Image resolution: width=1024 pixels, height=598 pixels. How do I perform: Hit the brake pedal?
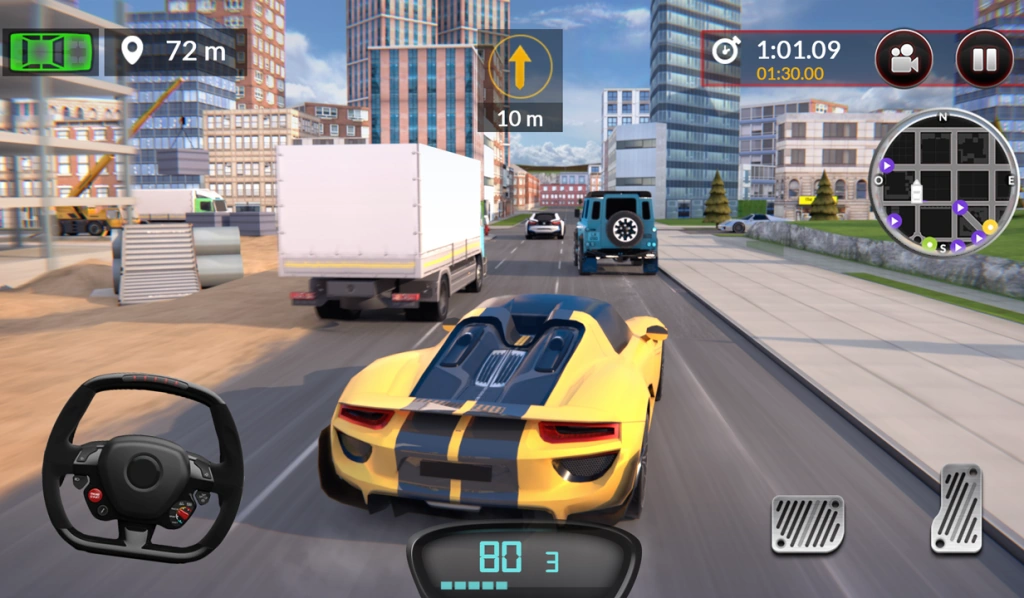(x=807, y=523)
